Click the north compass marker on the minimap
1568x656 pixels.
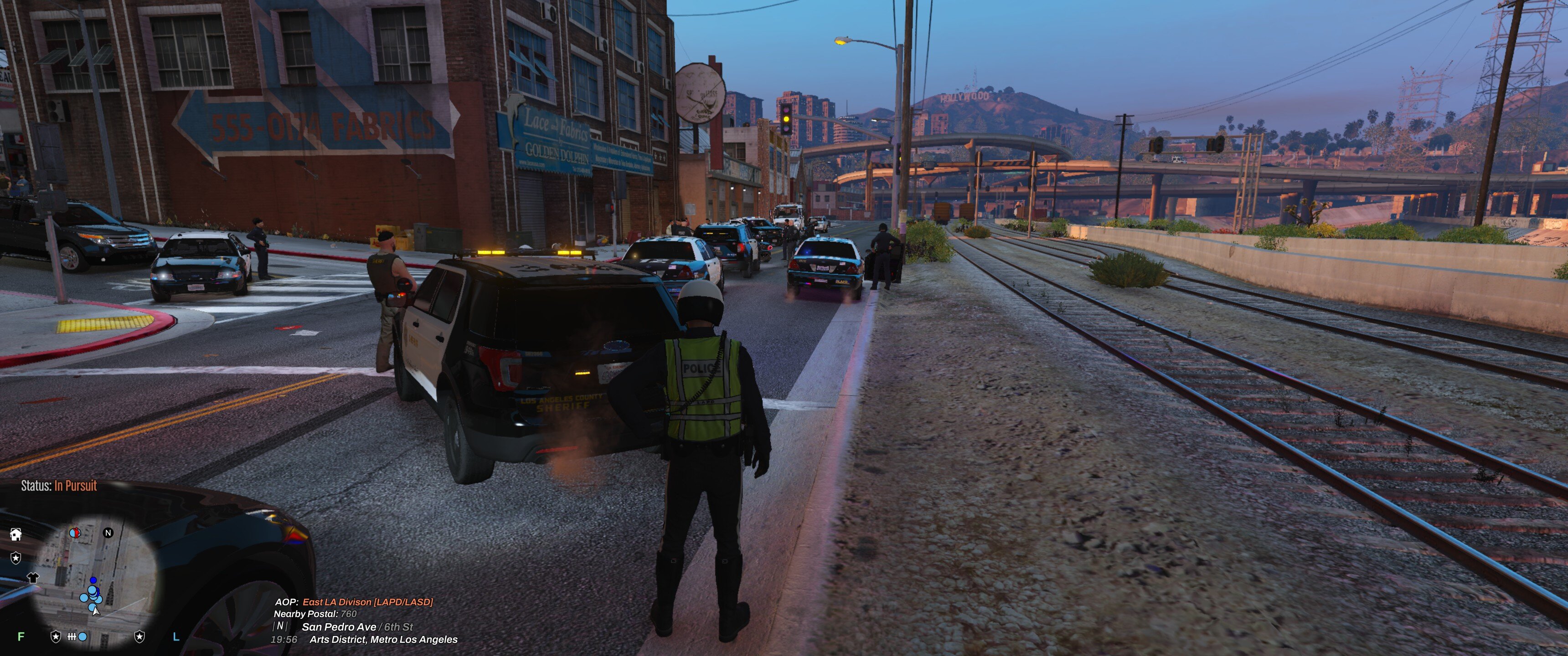coord(108,533)
